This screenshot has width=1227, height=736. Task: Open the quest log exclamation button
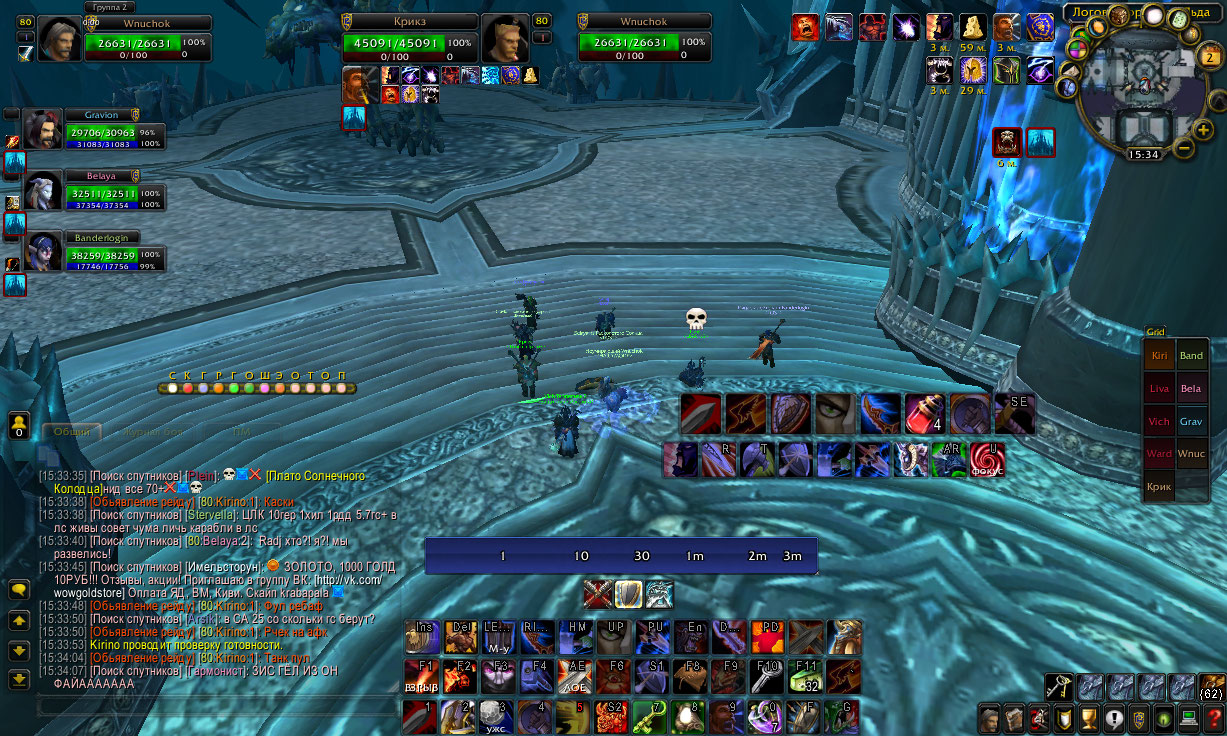(1114, 718)
